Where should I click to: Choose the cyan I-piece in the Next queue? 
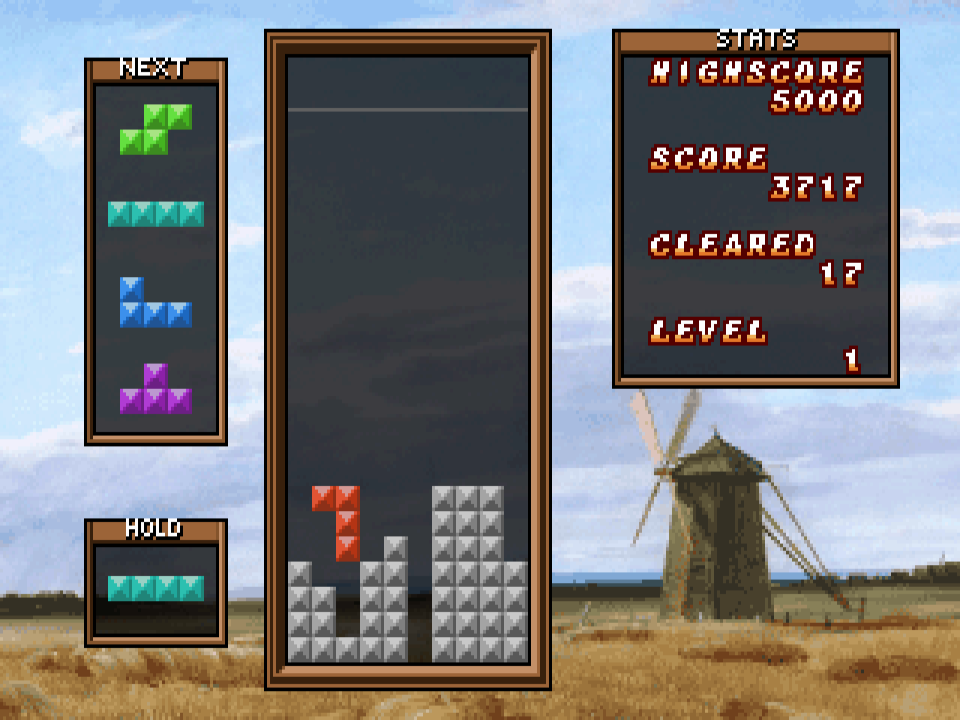pos(156,214)
